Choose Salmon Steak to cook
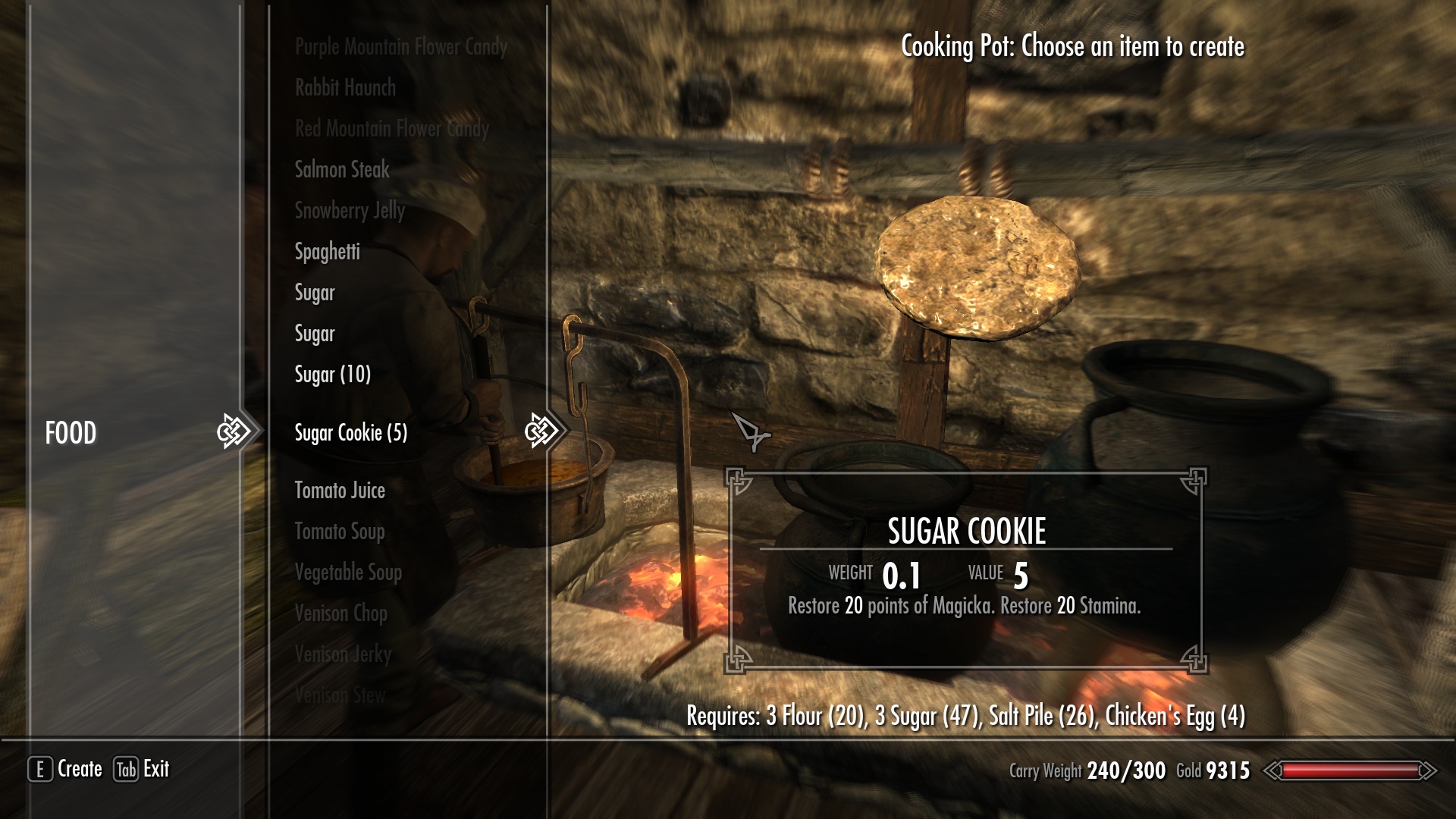This screenshot has height=819, width=1456. tap(342, 170)
